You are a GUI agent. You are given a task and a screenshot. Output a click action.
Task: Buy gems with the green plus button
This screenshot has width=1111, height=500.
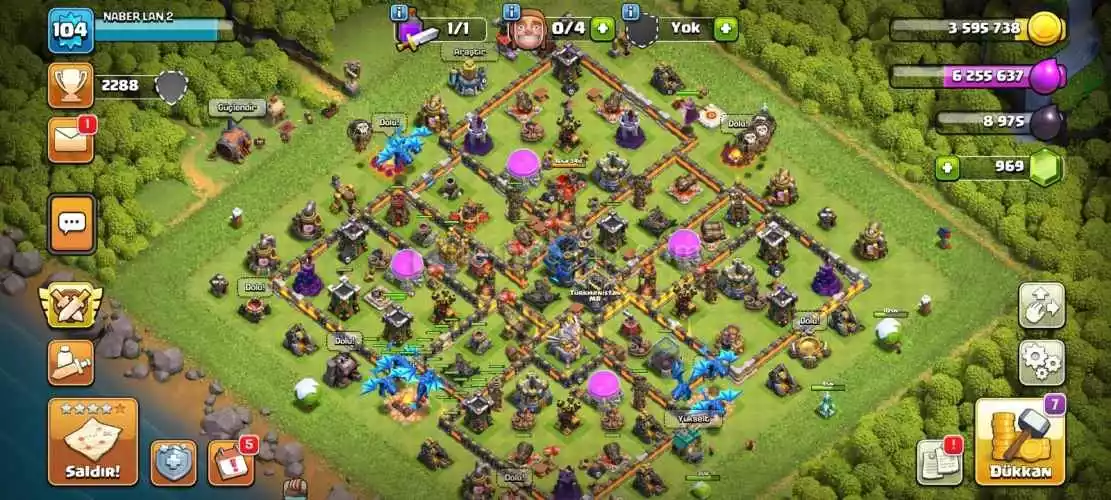pyautogui.click(x=948, y=167)
